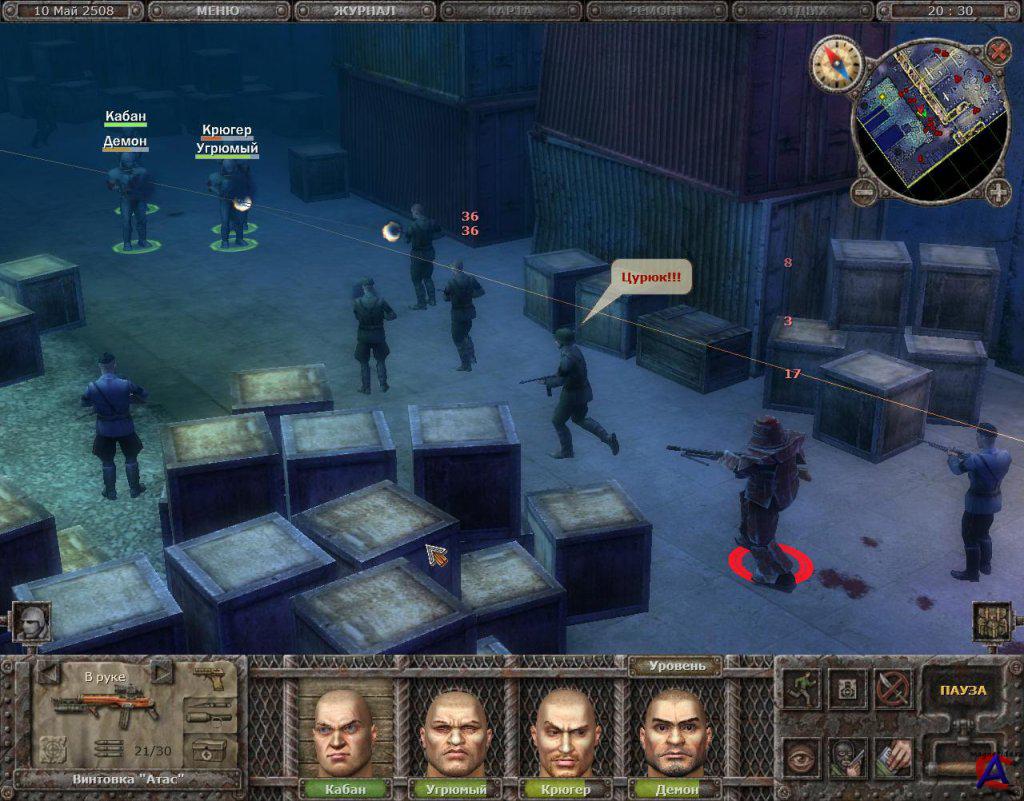Open the МЕНЮ button in the top bar
This screenshot has height=801, width=1024.
click(218, 11)
